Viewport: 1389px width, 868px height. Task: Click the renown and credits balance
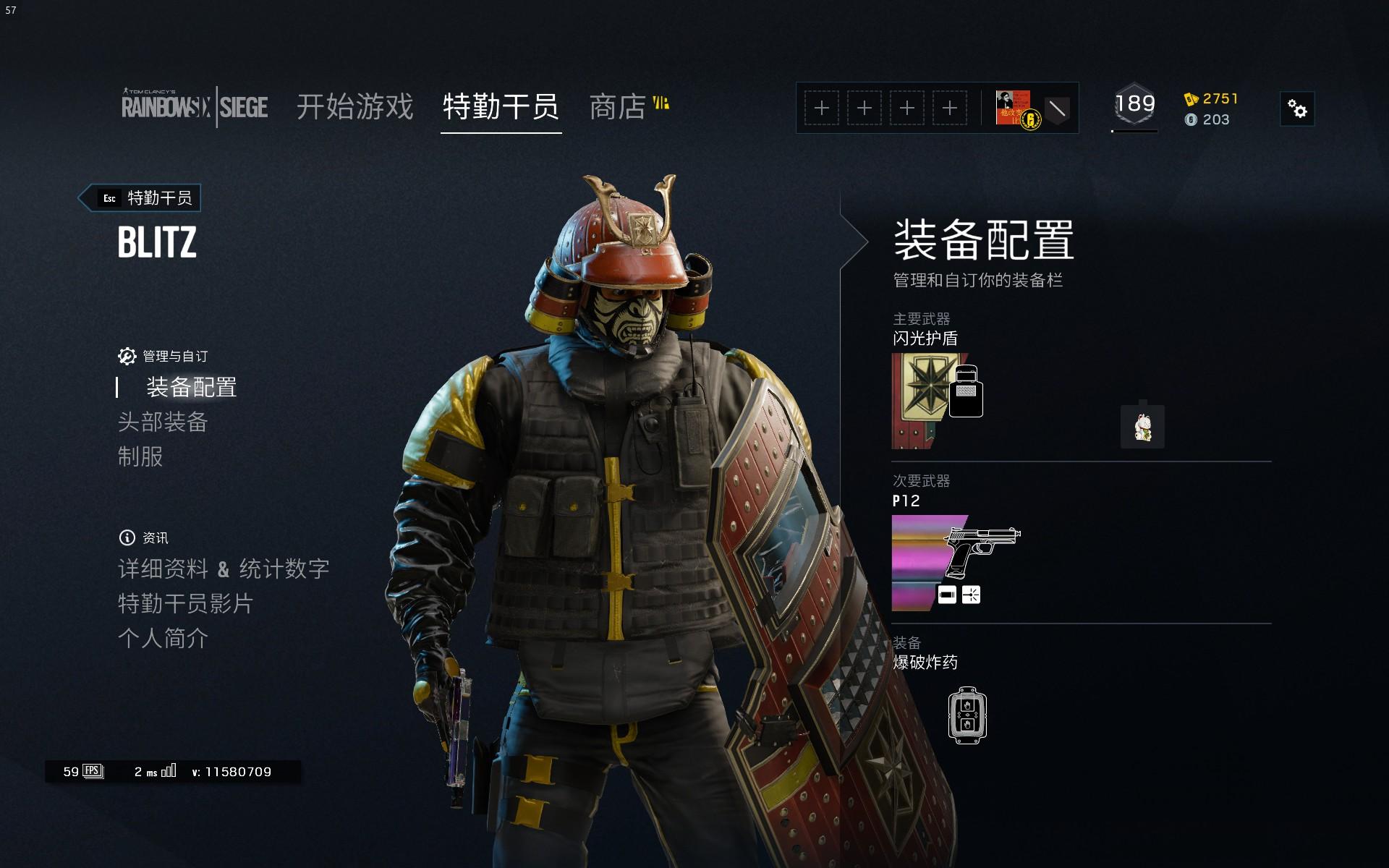click(x=1211, y=109)
